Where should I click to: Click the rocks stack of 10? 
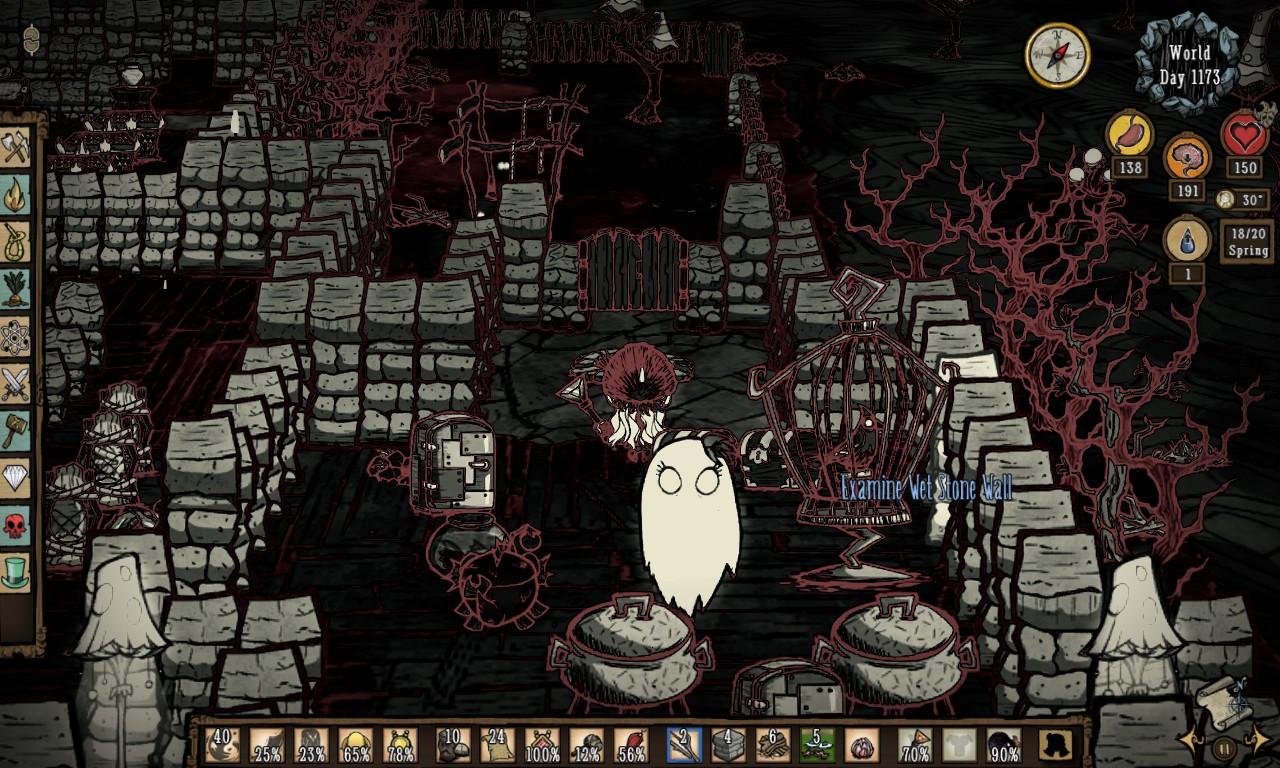[x=453, y=746]
